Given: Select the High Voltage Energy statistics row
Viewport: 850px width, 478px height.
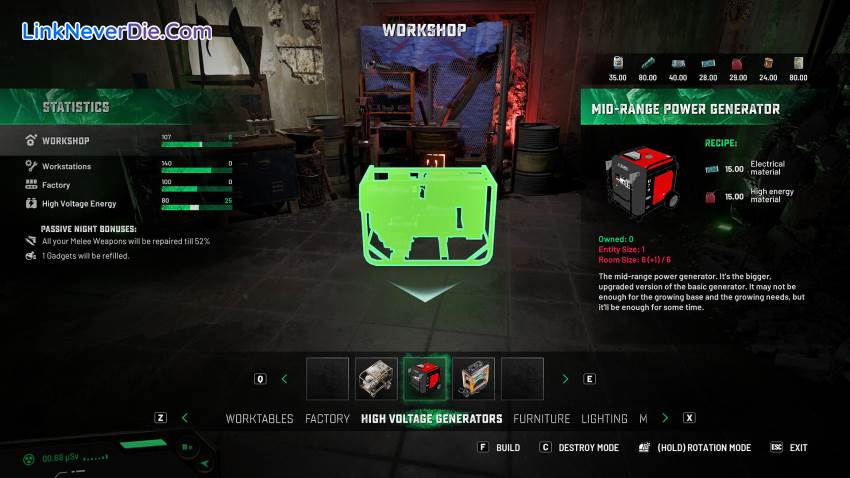Looking at the screenshot, I should pos(78,203).
